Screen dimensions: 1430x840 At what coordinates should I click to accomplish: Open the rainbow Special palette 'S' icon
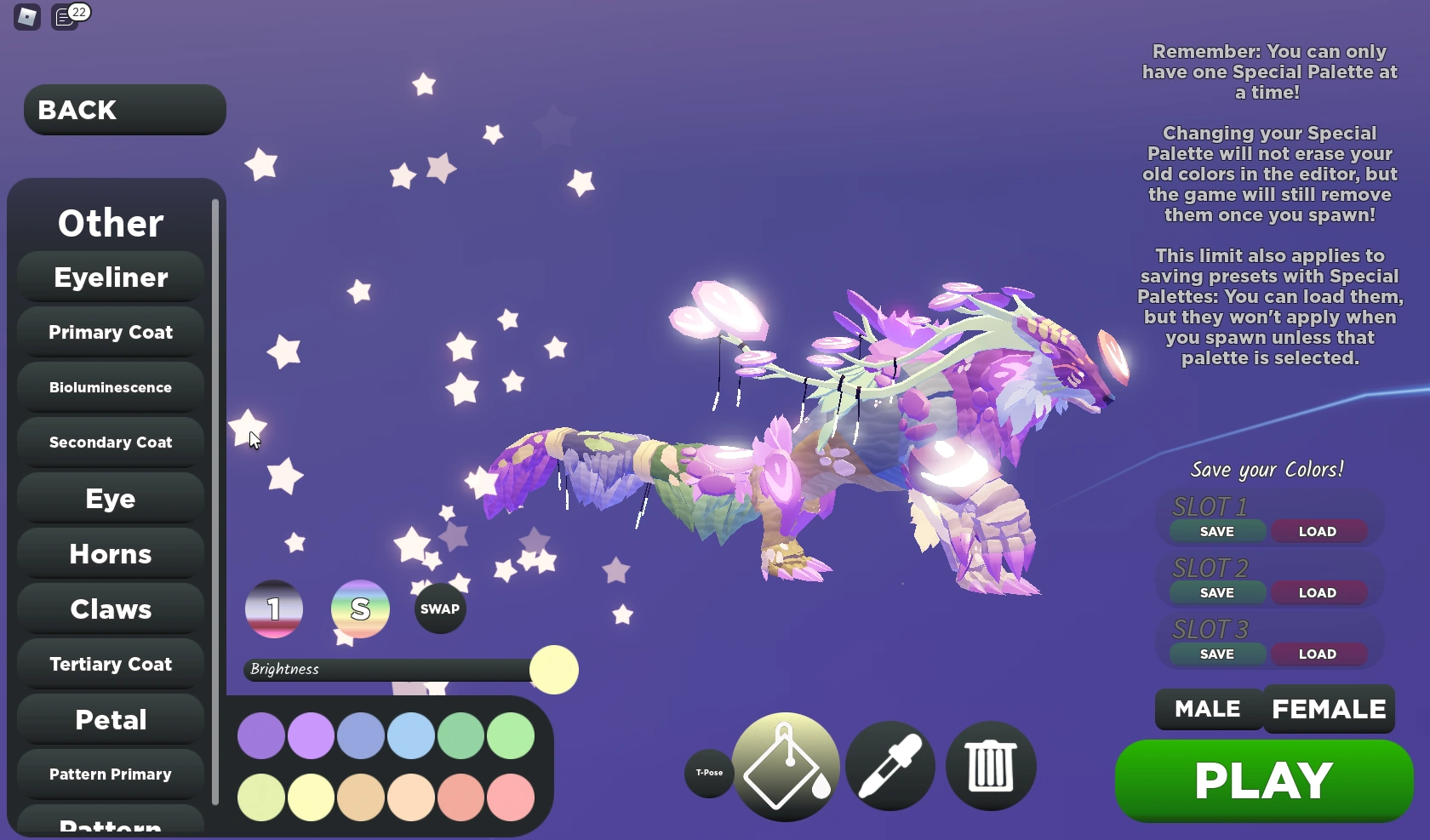click(359, 608)
